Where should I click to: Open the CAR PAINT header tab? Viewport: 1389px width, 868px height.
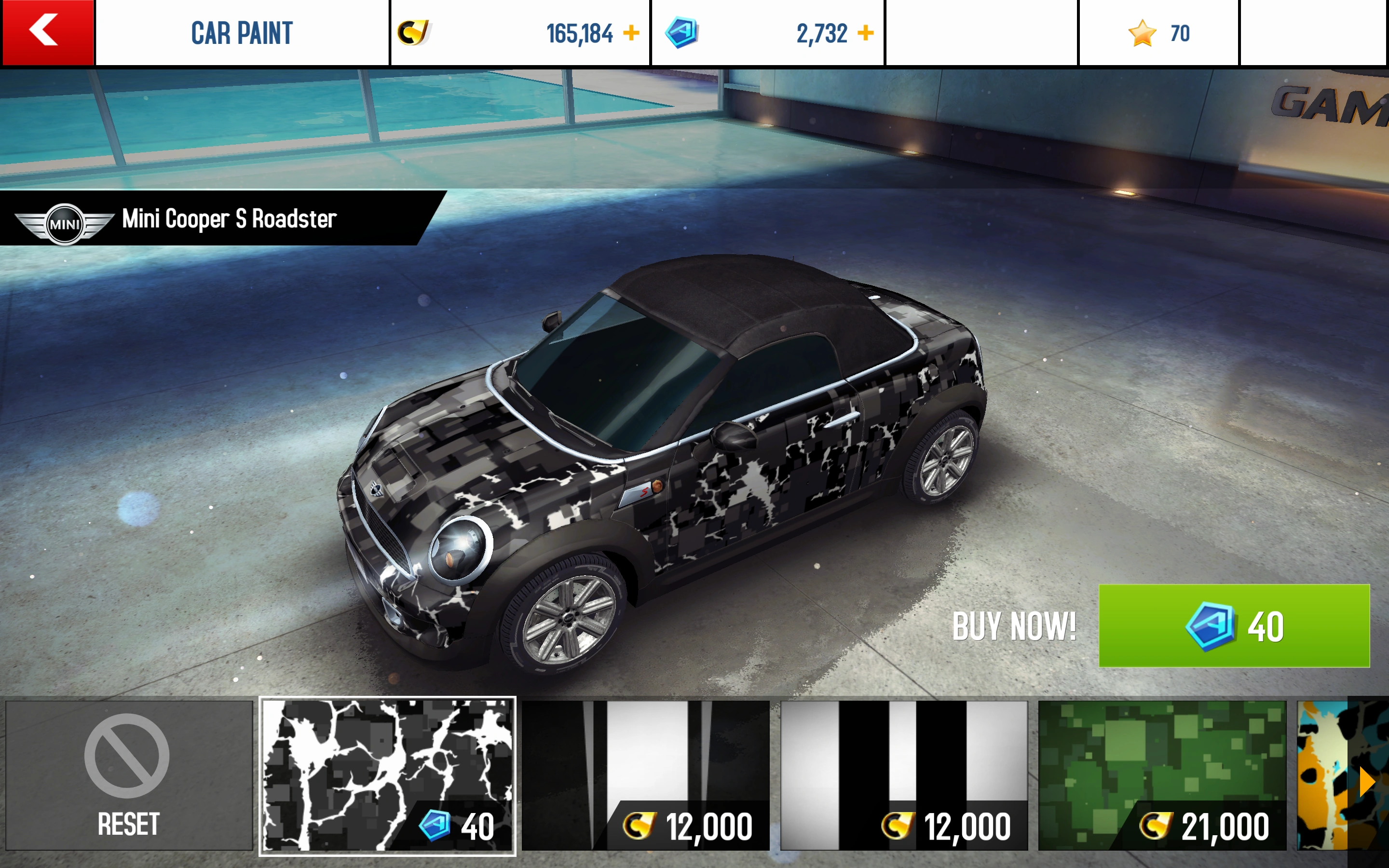(241, 33)
